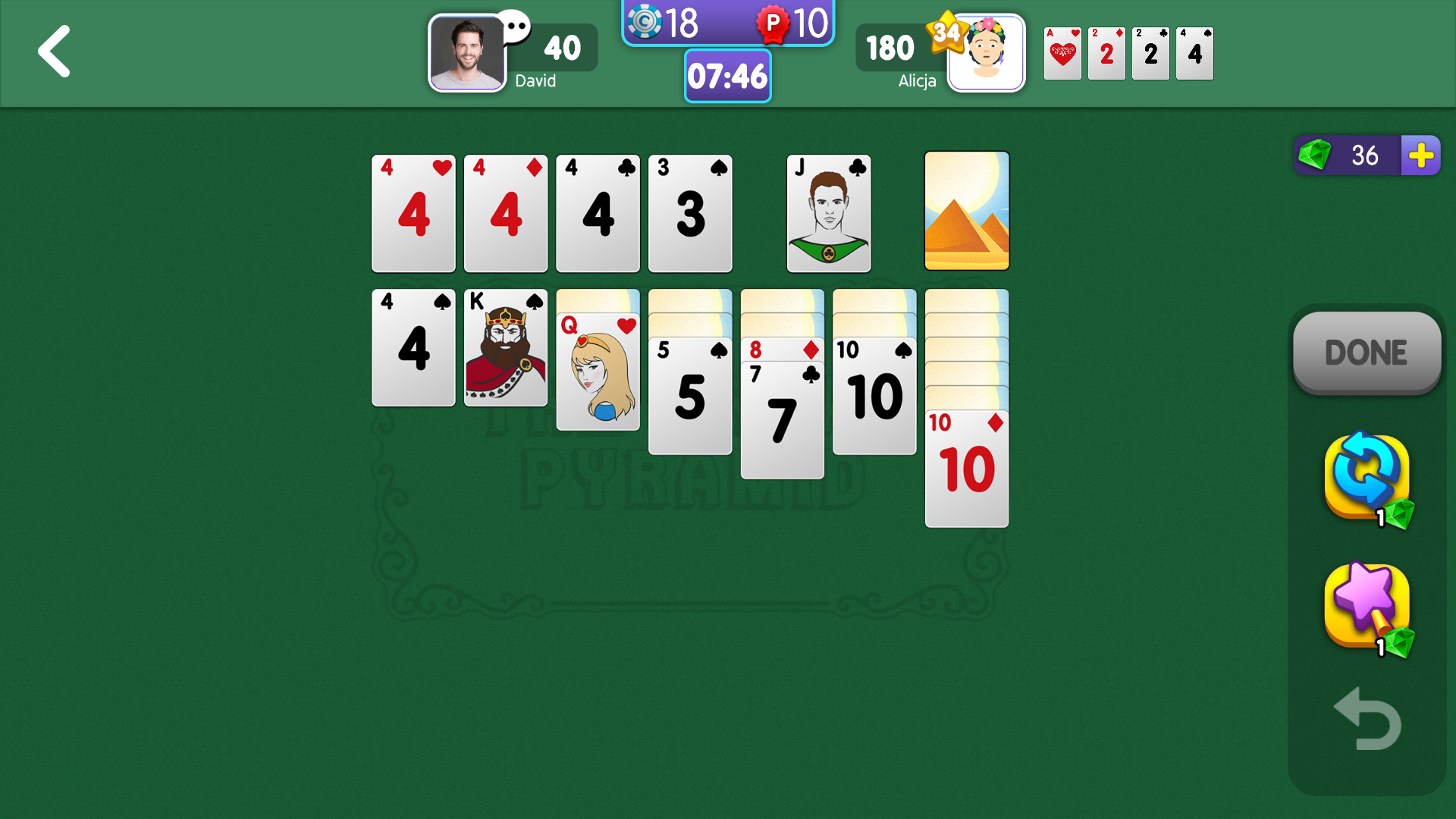The image size is (1456, 819).
Task: Click the 07:46 match timer
Action: (x=727, y=76)
